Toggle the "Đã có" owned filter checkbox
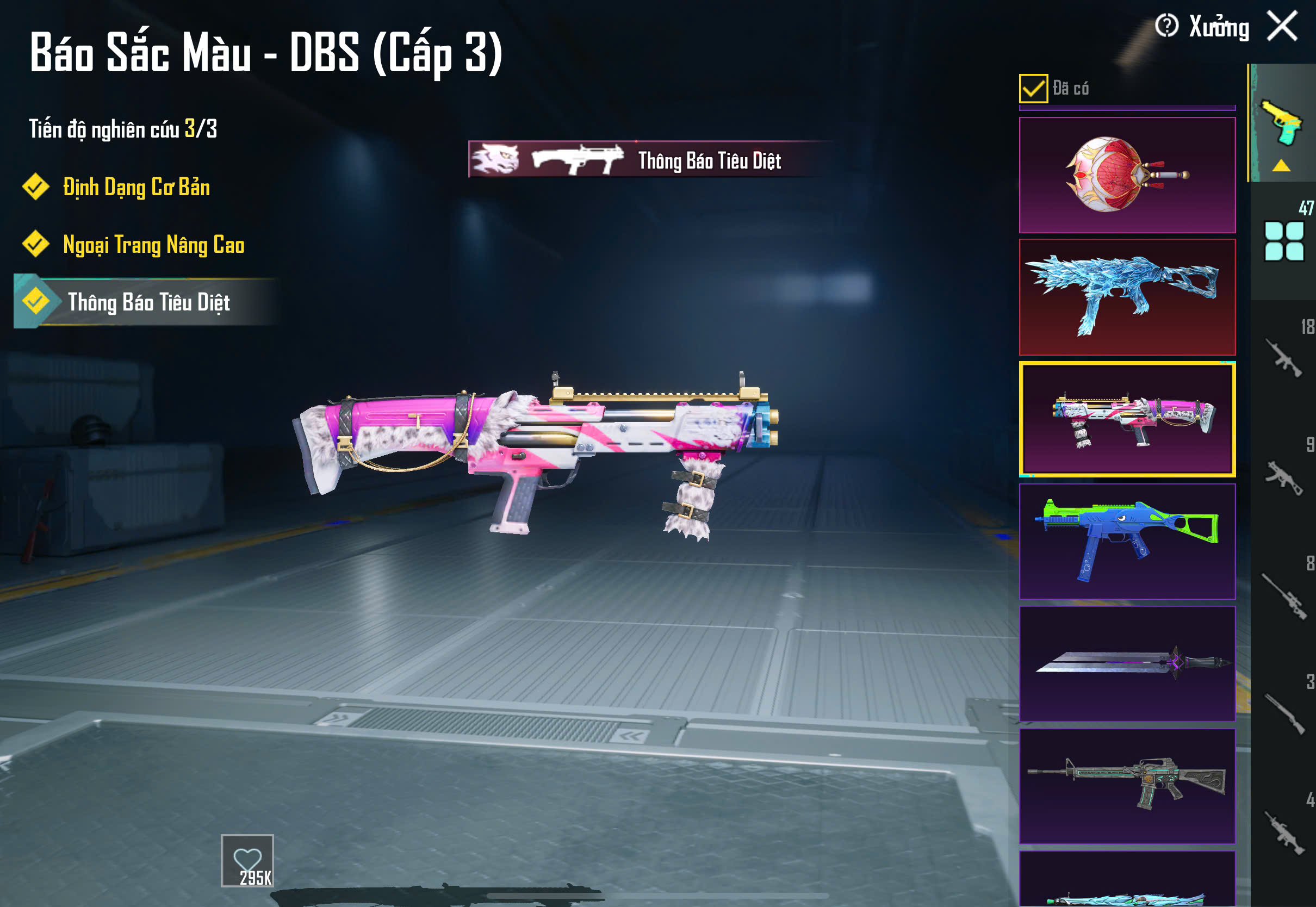Screen dimensions: 1316x907 tap(1033, 89)
